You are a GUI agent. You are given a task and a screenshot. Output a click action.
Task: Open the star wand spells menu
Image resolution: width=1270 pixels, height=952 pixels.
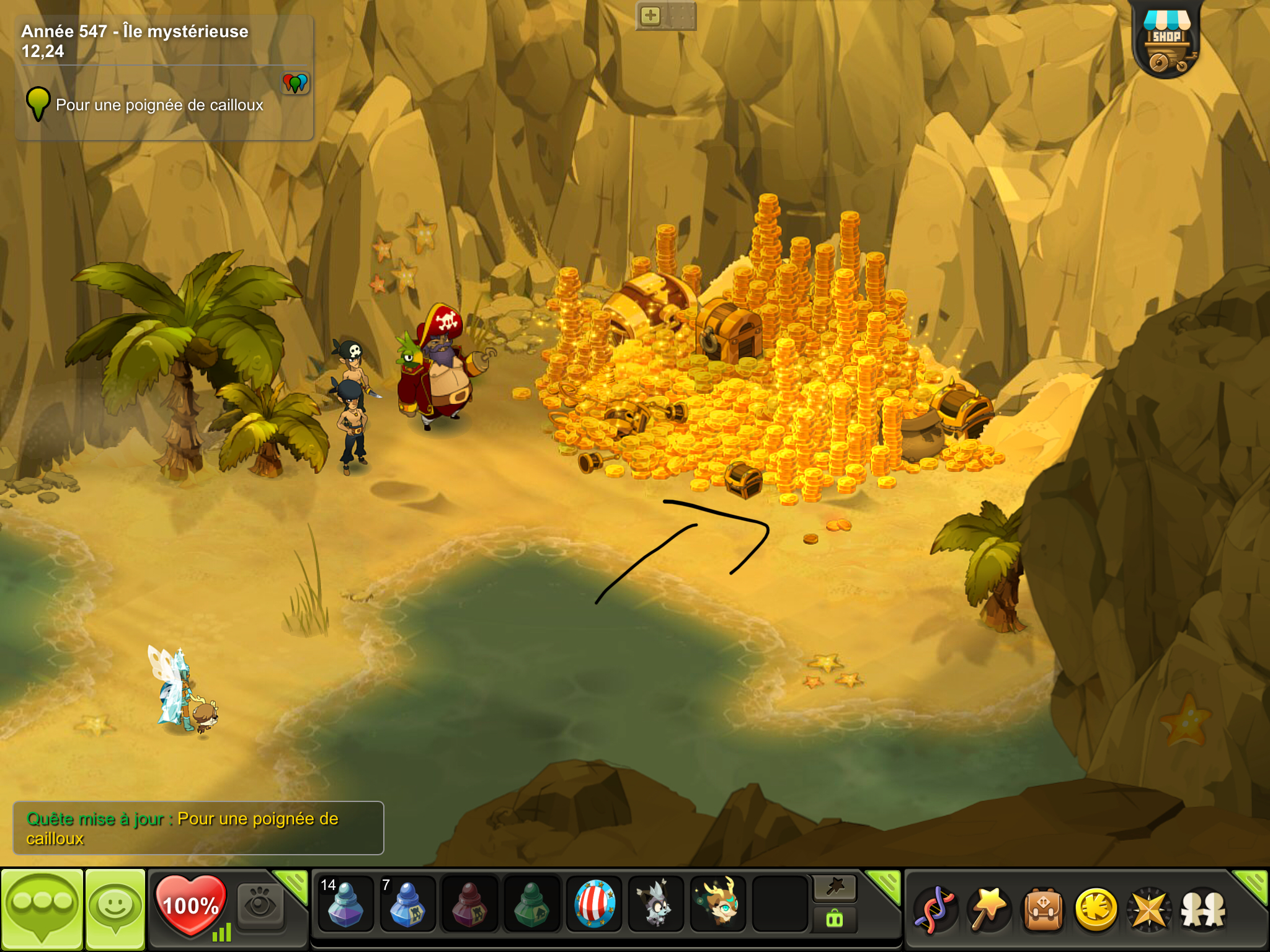pos(988,909)
